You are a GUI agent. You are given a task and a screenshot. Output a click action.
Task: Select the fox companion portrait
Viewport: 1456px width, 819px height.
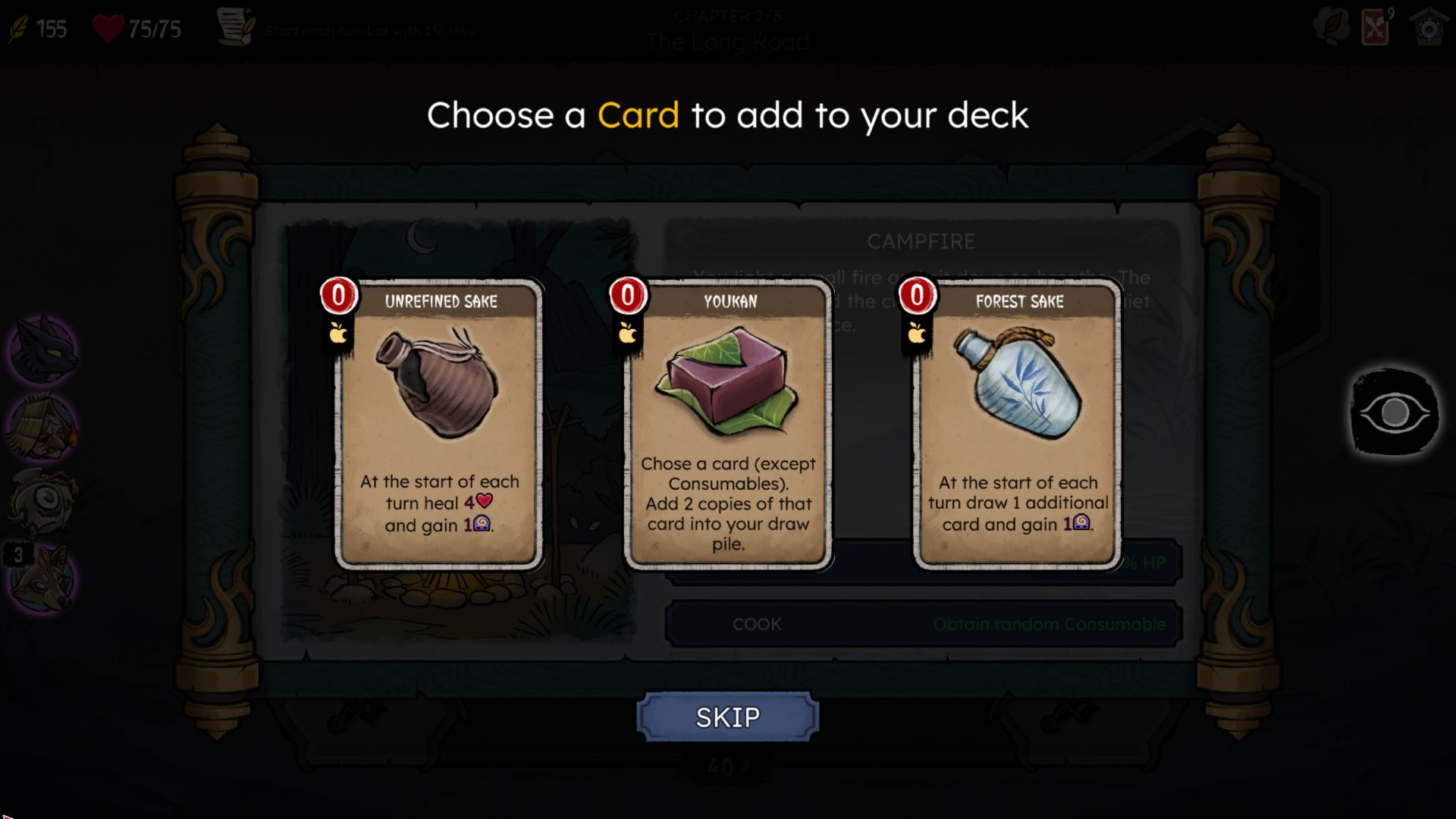point(44,580)
